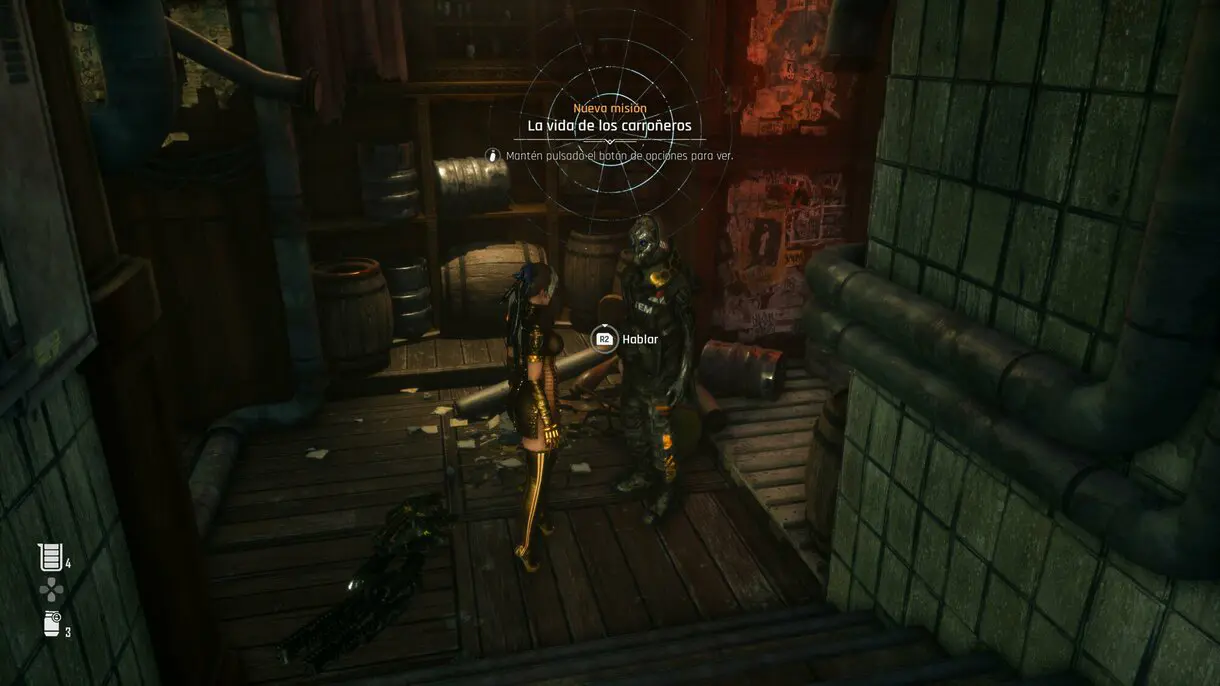
Task: Select the canister grenade item icon
Action: [51, 623]
